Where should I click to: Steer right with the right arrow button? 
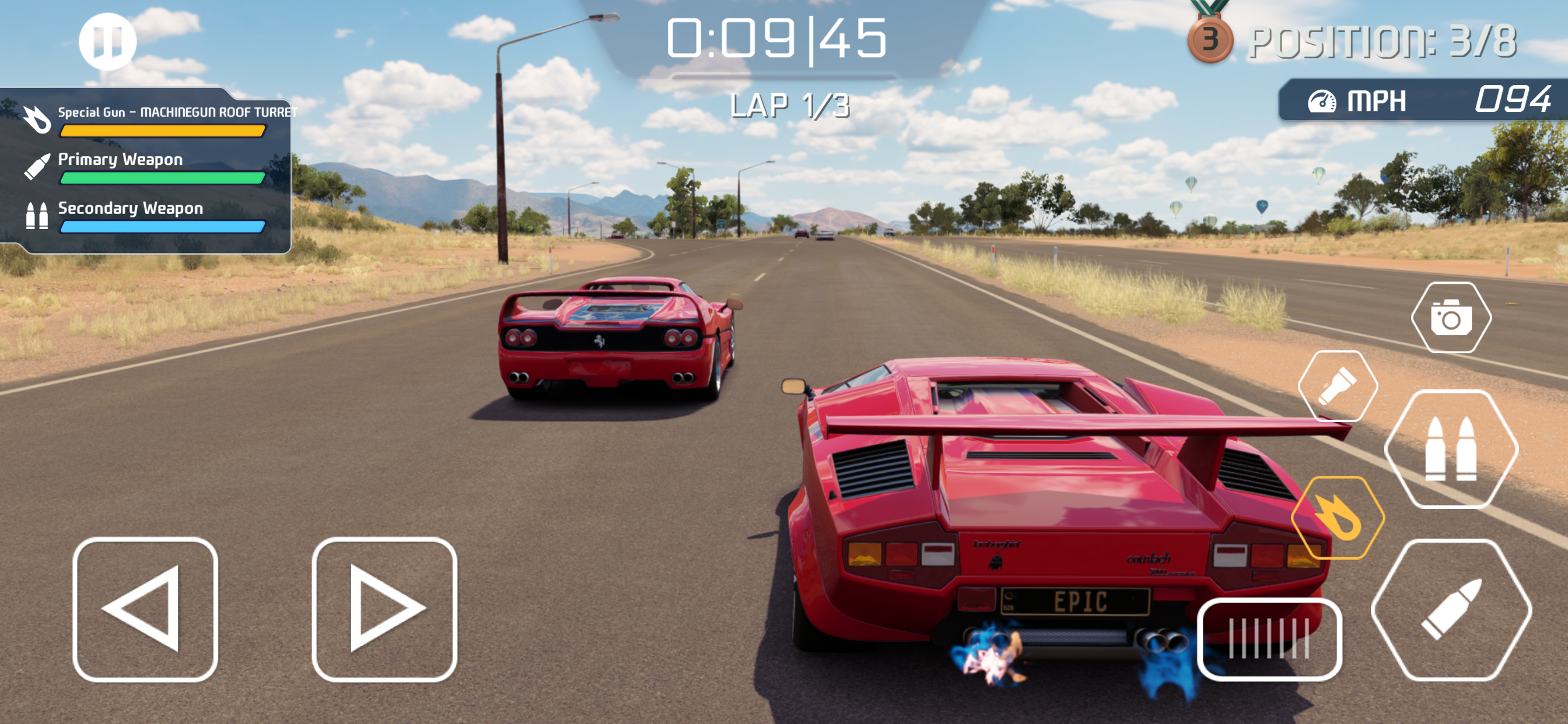[x=384, y=609]
